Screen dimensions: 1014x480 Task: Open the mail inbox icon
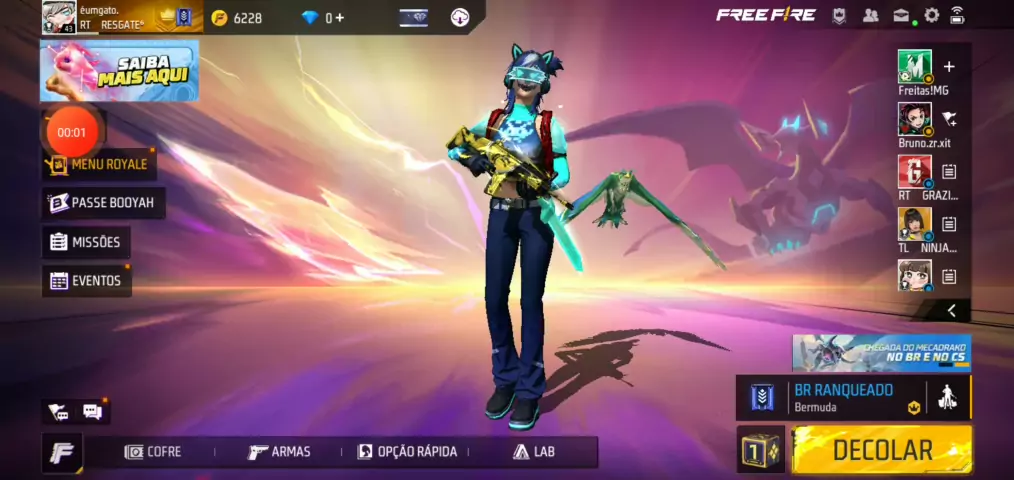pos(901,15)
